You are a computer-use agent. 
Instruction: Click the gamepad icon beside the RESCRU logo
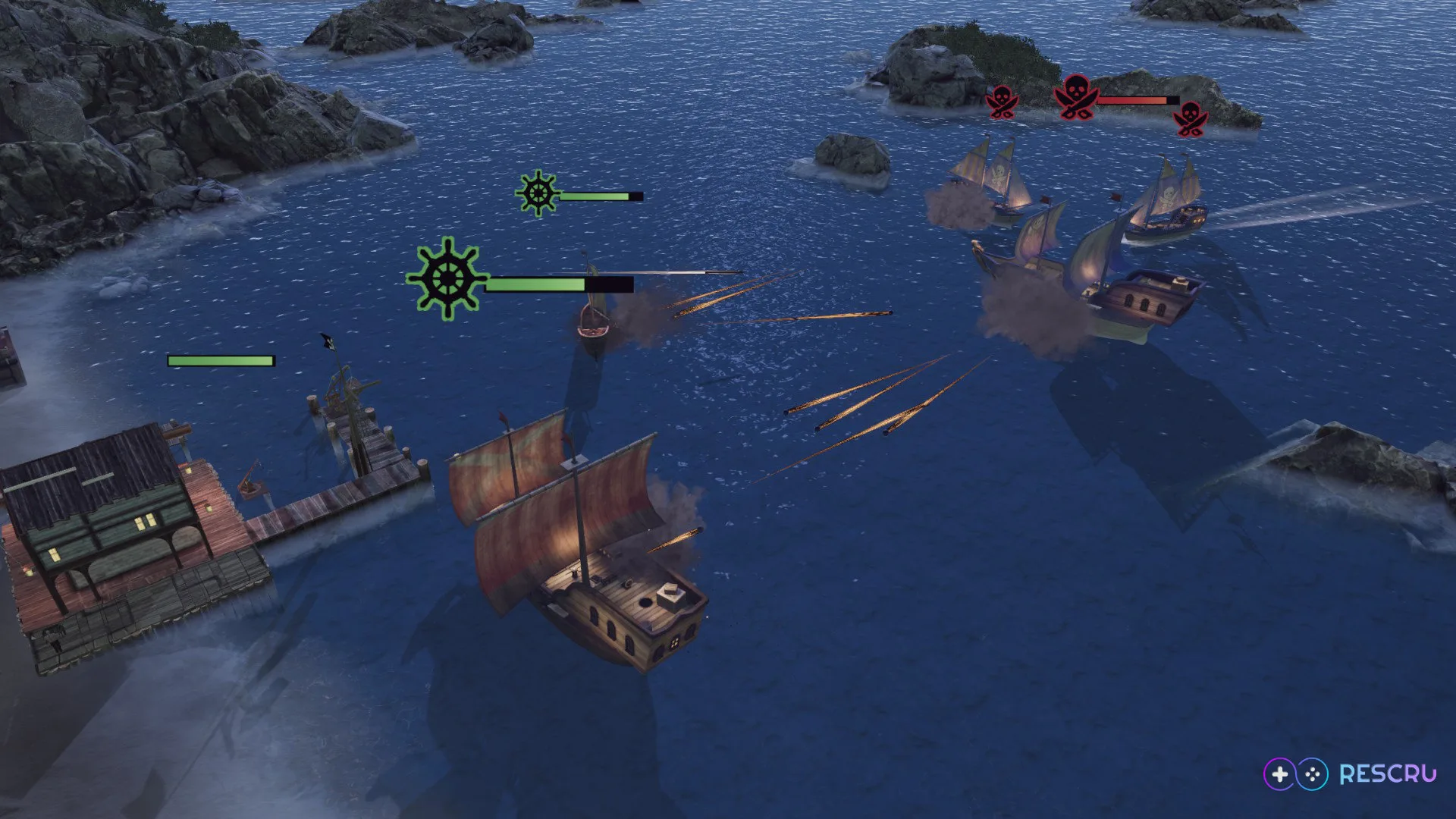pyautogui.click(x=1294, y=774)
